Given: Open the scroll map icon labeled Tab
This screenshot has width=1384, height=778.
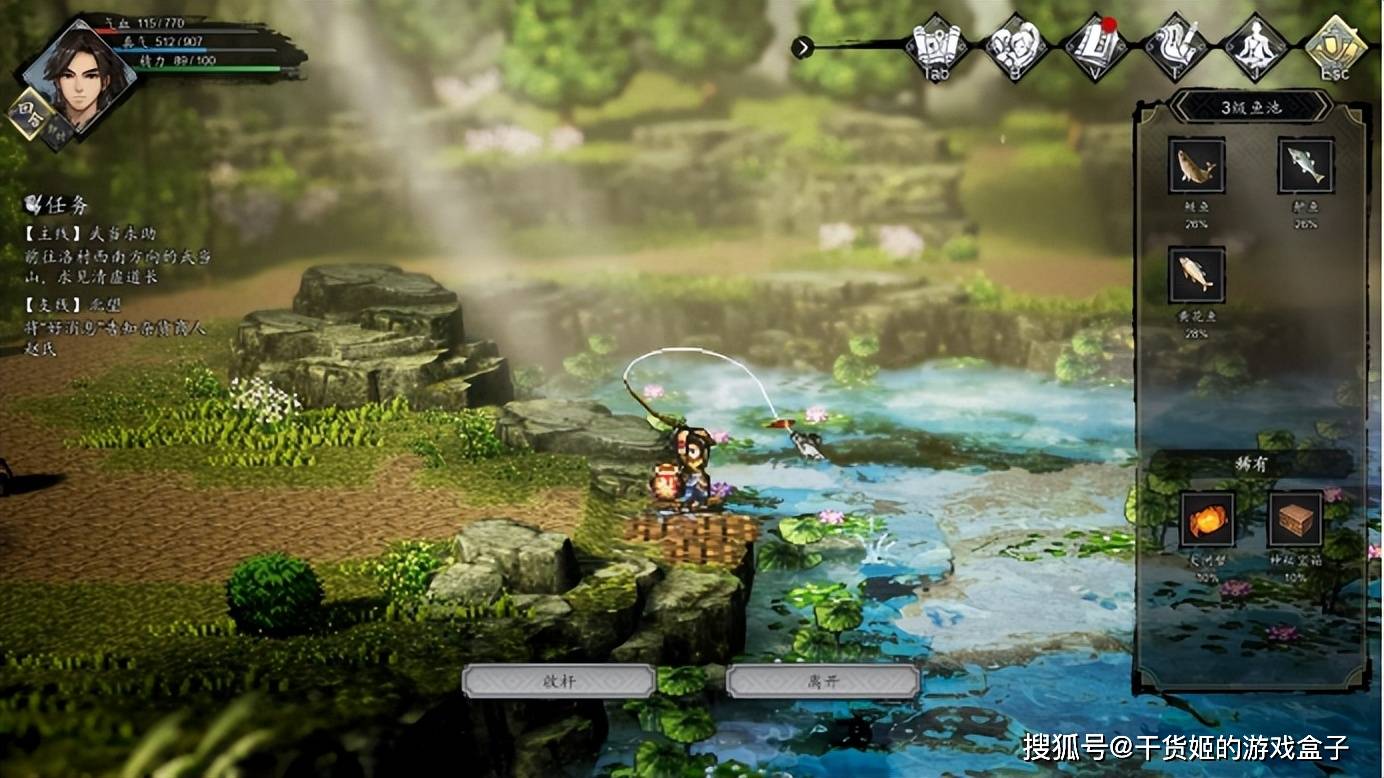Looking at the screenshot, I should click(936, 46).
